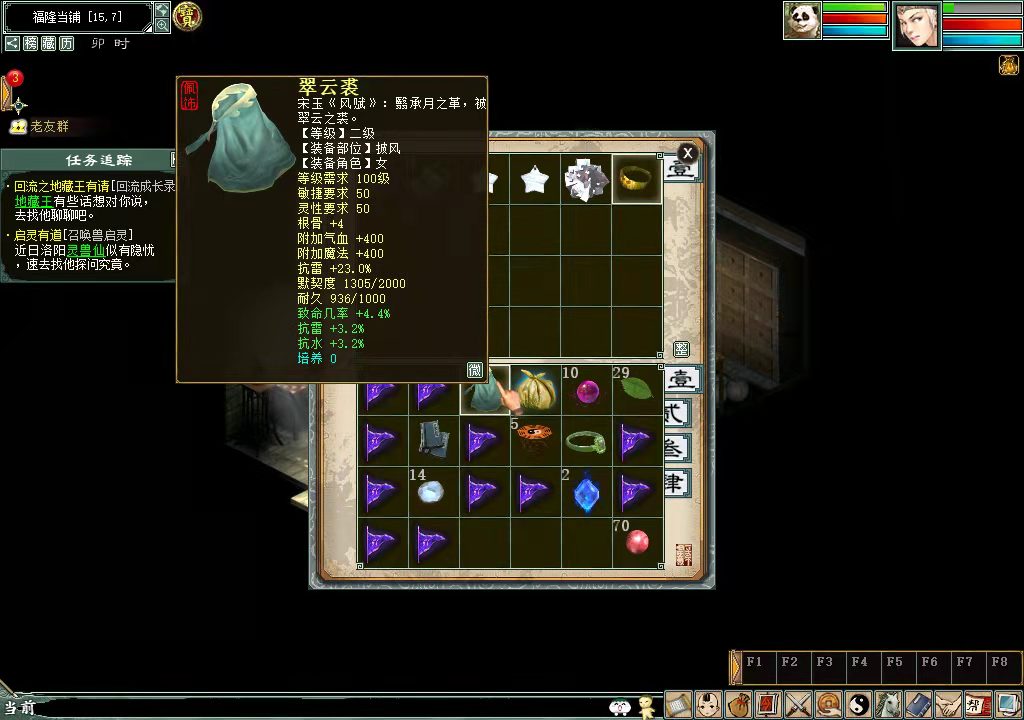Open the 榜 ranking button
The height and width of the screenshot is (720, 1024).
pyautogui.click(x=30, y=44)
